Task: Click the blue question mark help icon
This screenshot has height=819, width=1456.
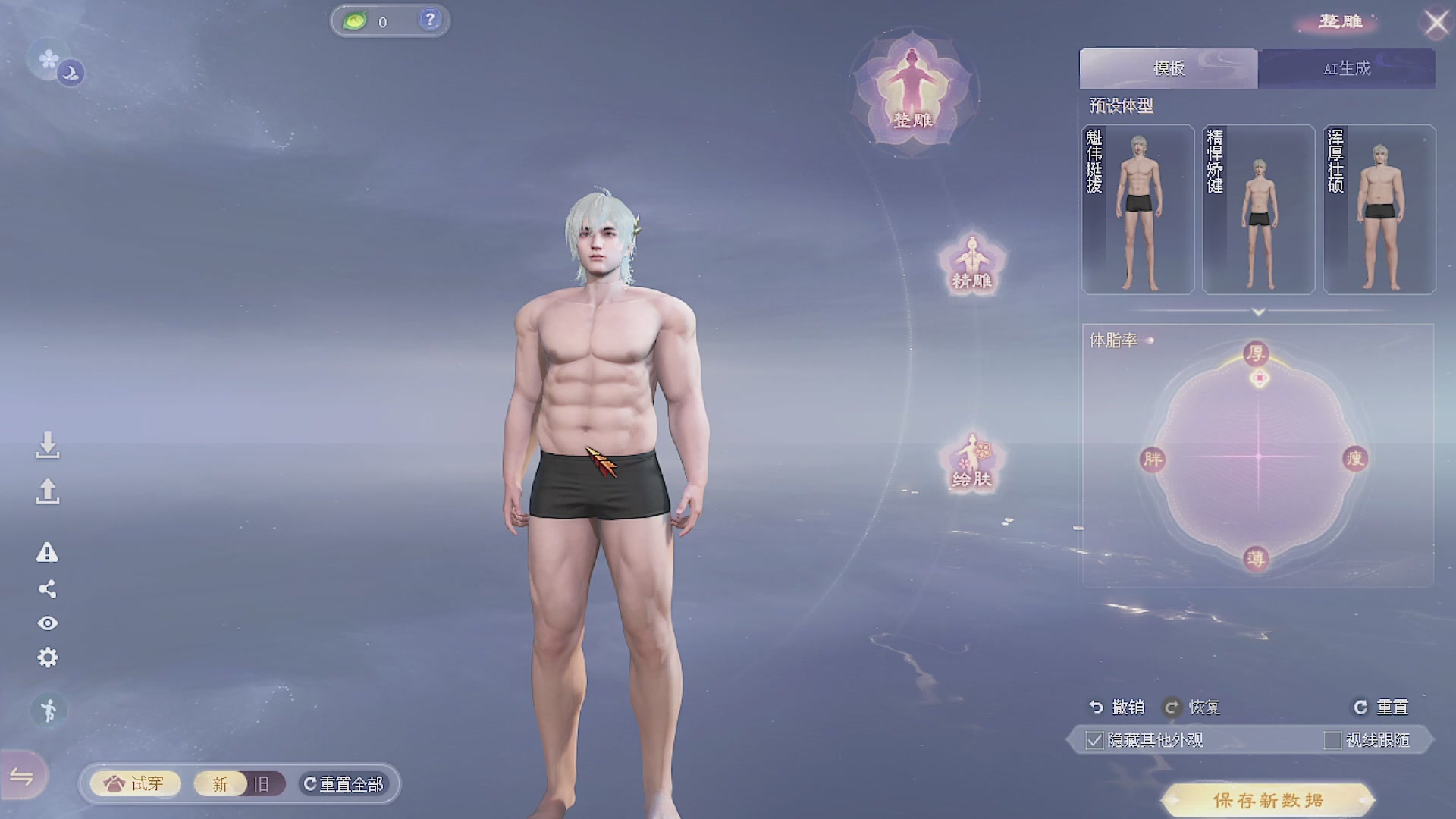Action: coord(430,20)
